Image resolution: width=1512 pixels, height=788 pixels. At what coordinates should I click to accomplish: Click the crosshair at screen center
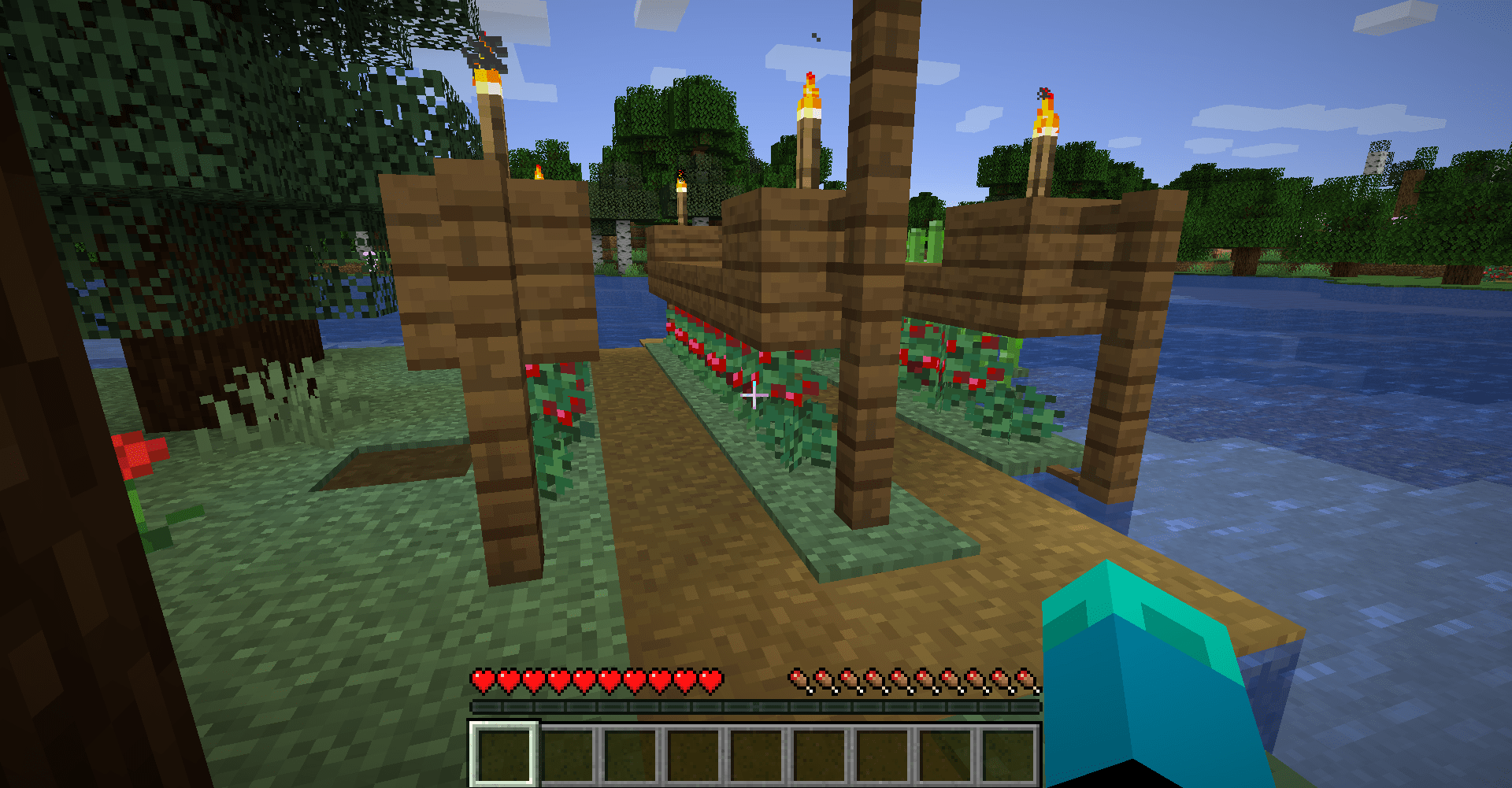[754, 394]
